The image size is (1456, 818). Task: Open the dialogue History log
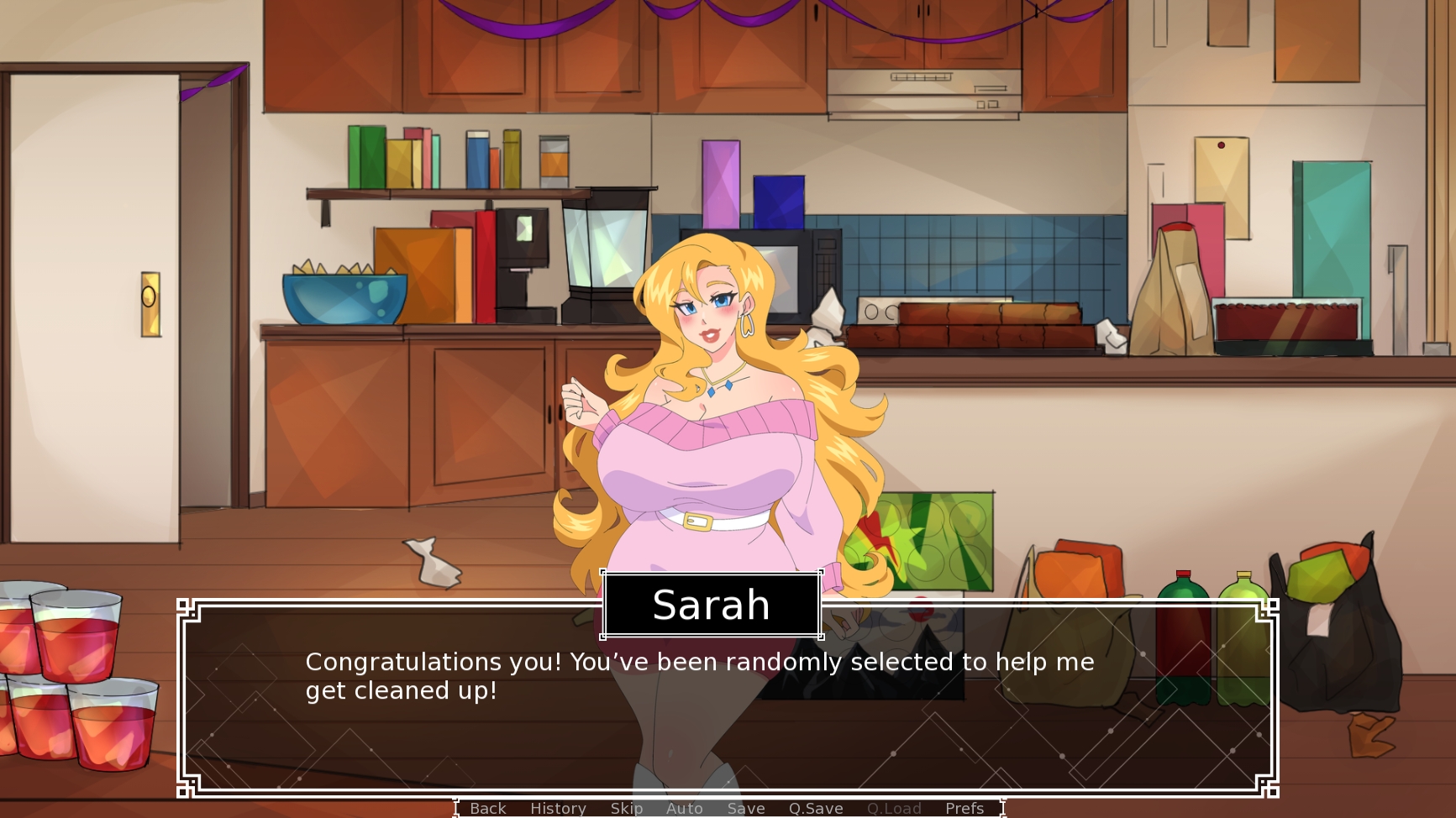coord(558,808)
